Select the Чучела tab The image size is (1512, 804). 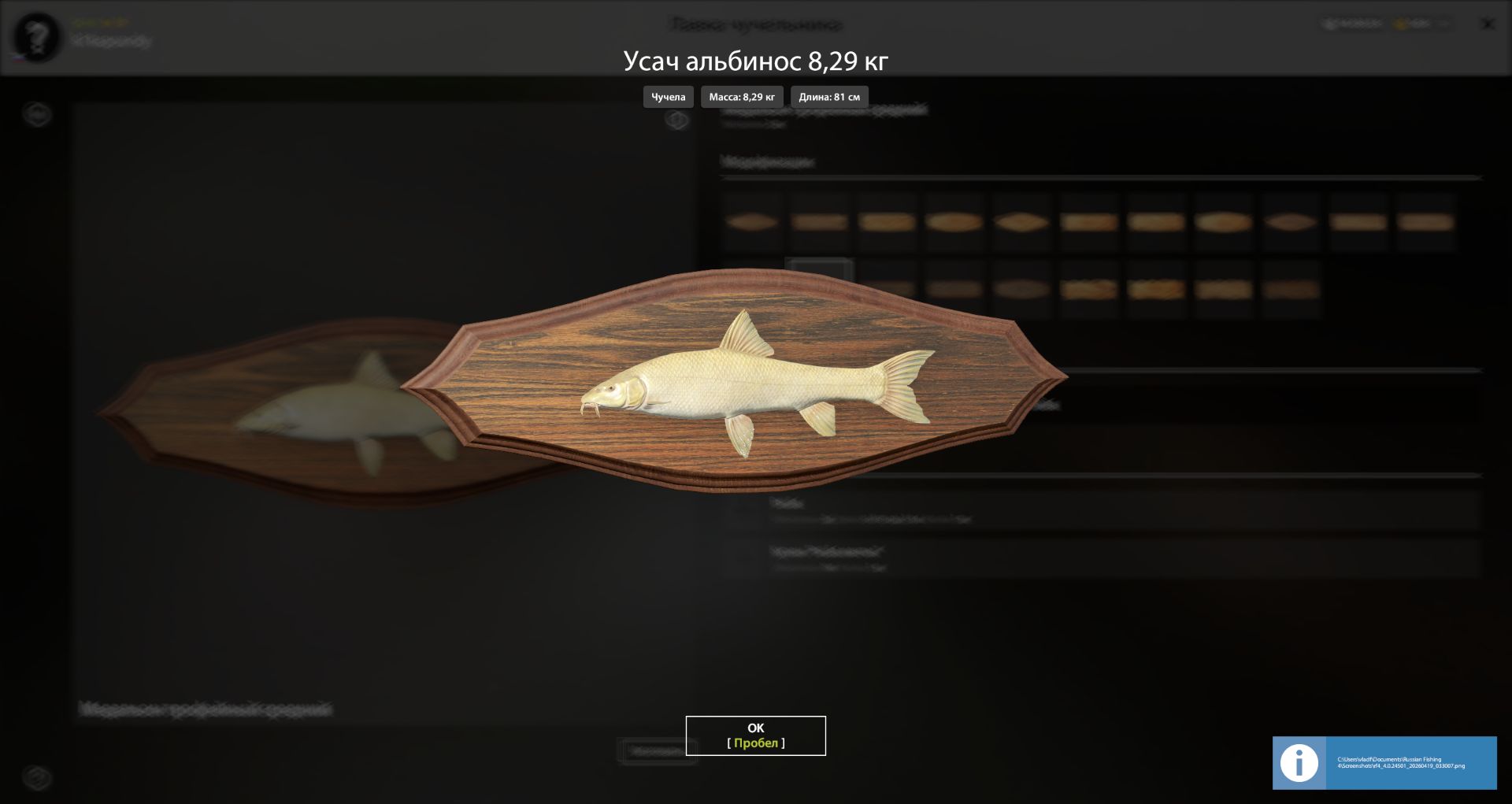click(666, 97)
